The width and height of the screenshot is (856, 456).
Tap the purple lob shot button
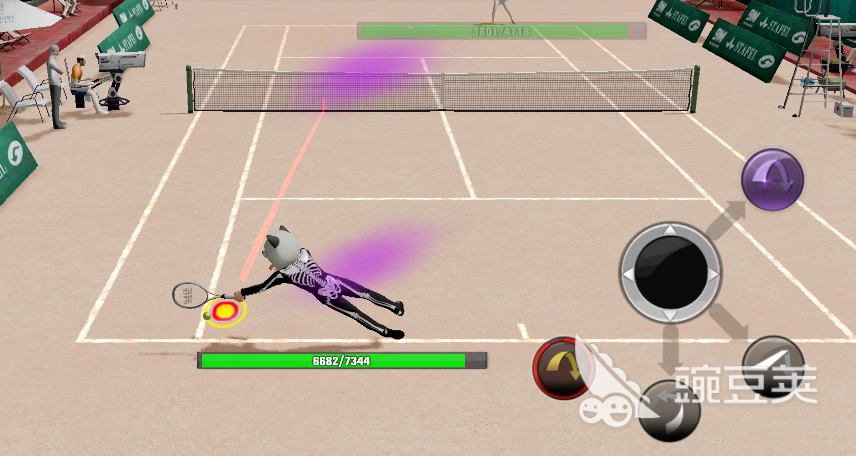click(772, 179)
